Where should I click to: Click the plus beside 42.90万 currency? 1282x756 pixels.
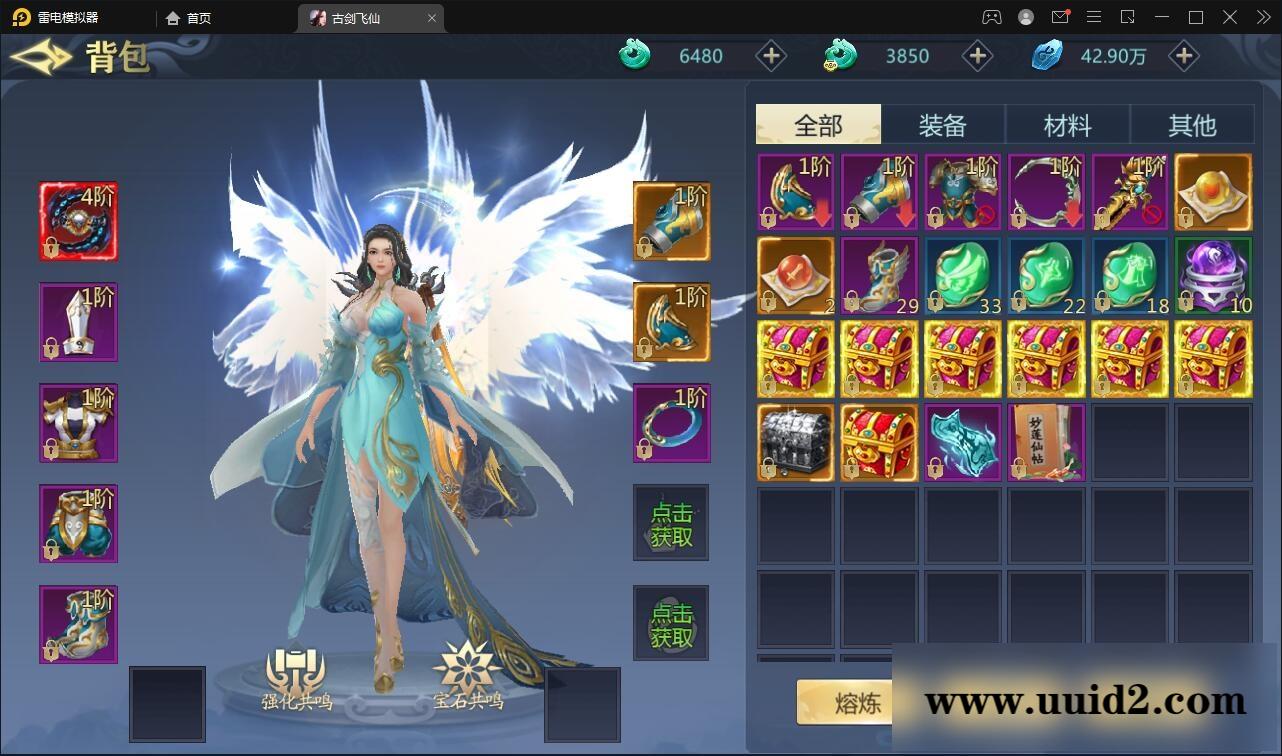tap(1183, 56)
